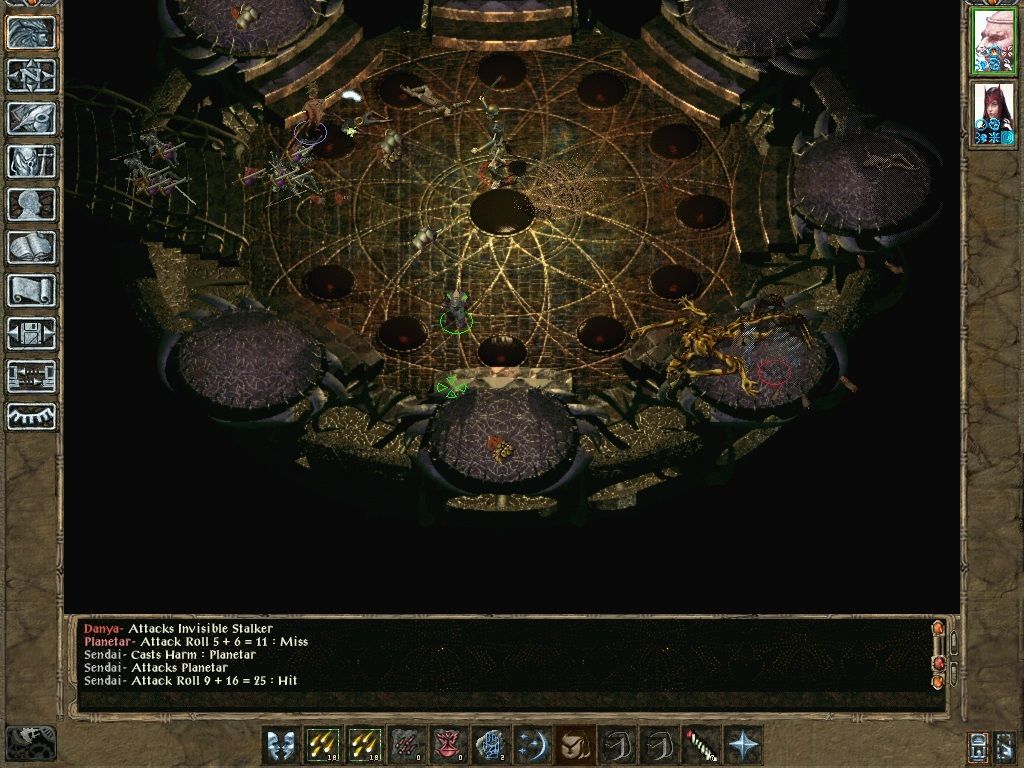This screenshot has height=768, width=1024.
Task: Cast the blue glowing hand spell
Action: 489,745
